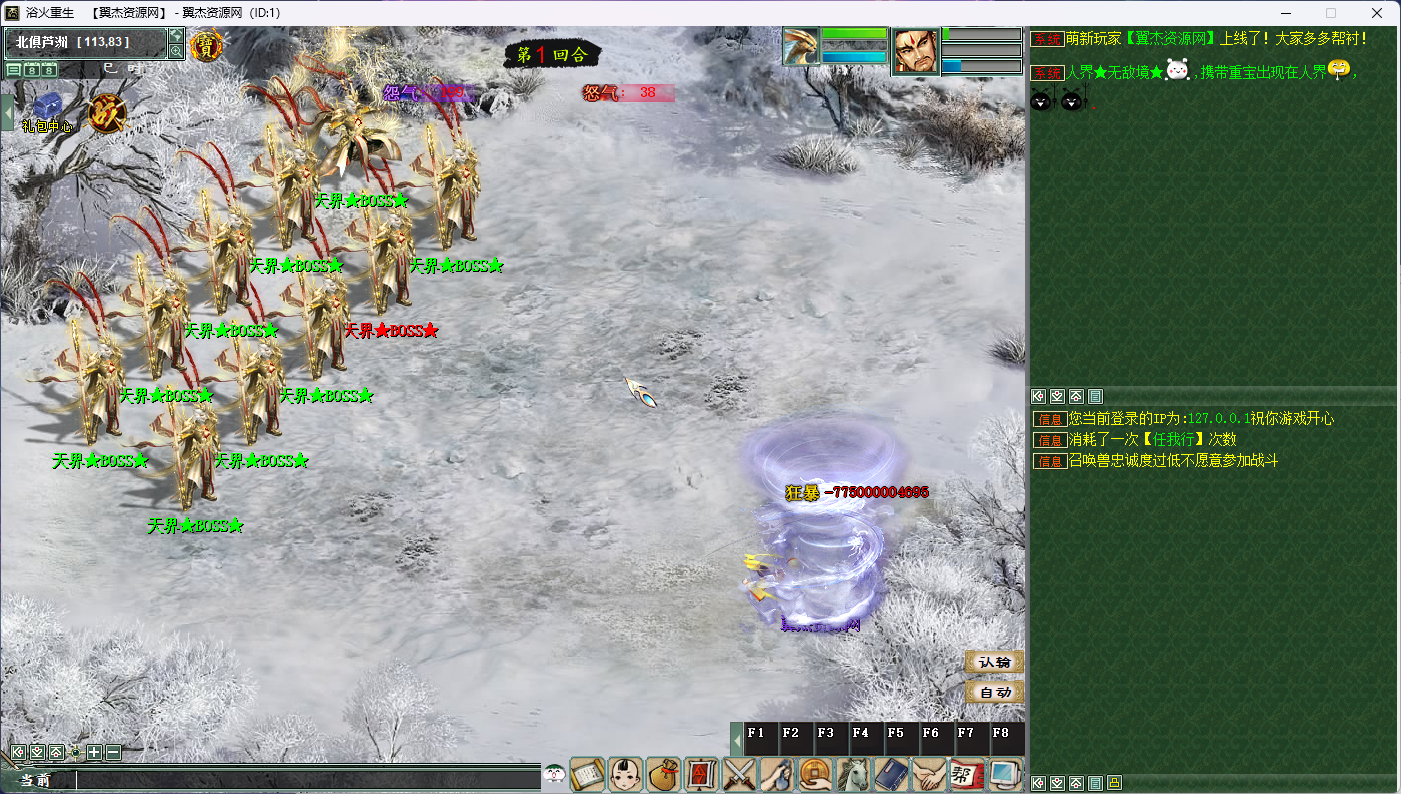Open the 礼包中心 gift chest
This screenshot has height=794, width=1401.
[x=47, y=108]
